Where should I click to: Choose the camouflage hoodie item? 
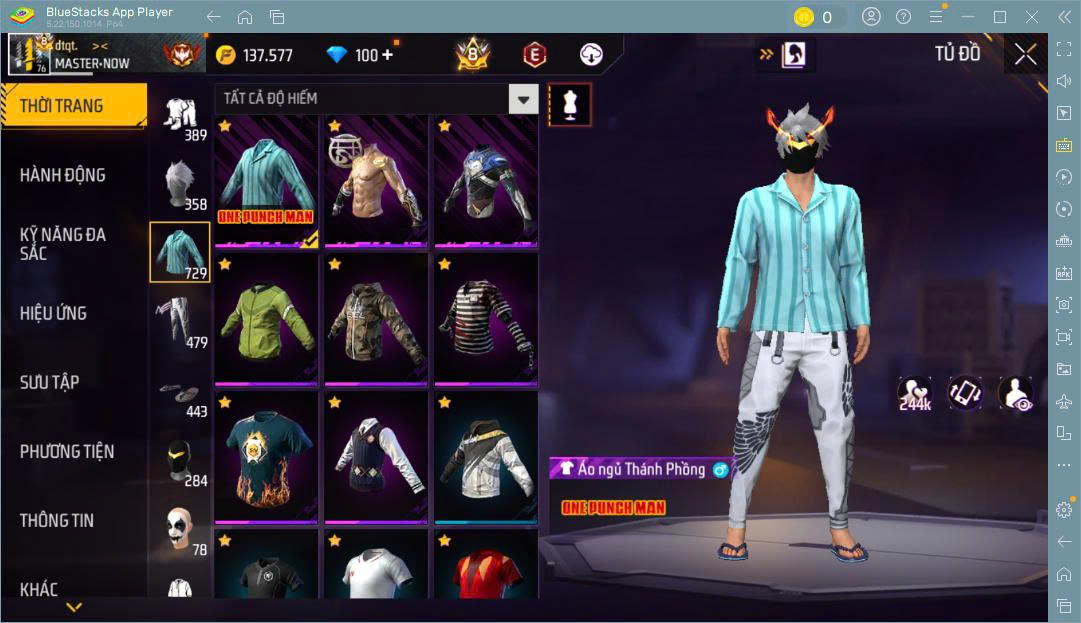click(x=376, y=320)
